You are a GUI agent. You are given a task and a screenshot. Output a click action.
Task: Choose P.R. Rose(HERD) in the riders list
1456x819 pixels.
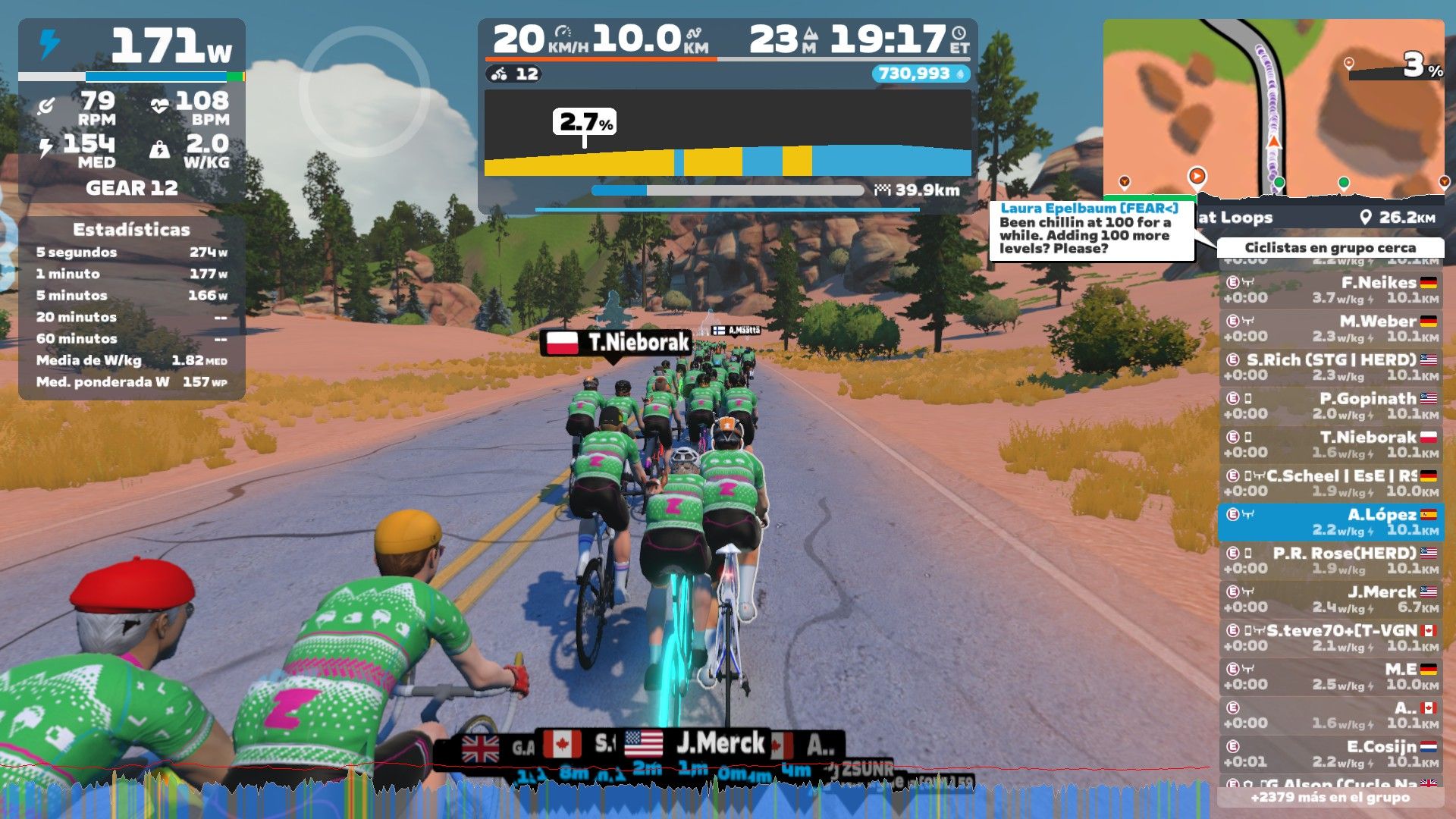pyautogui.click(x=1331, y=560)
